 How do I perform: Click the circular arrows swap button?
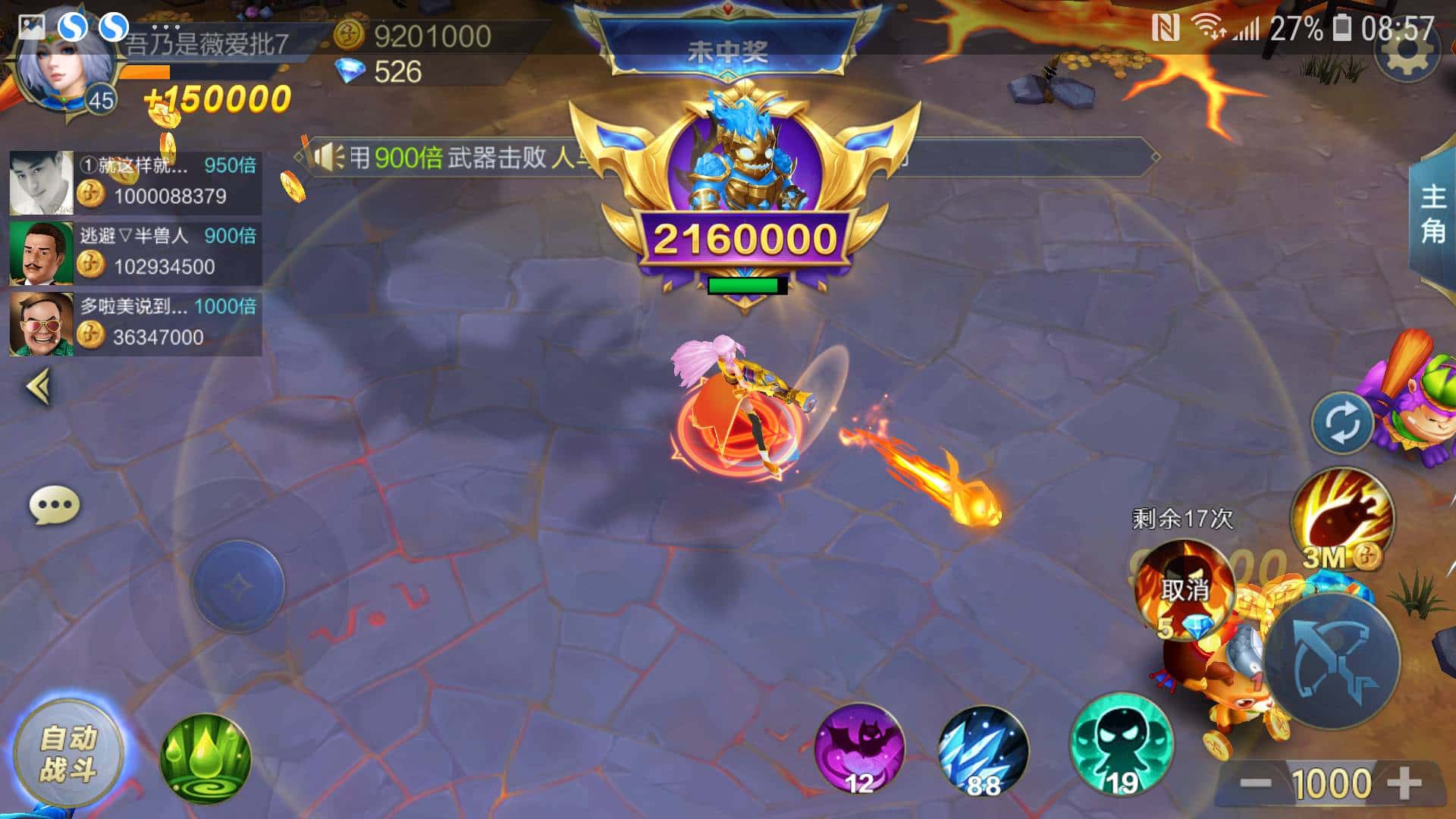(1341, 423)
